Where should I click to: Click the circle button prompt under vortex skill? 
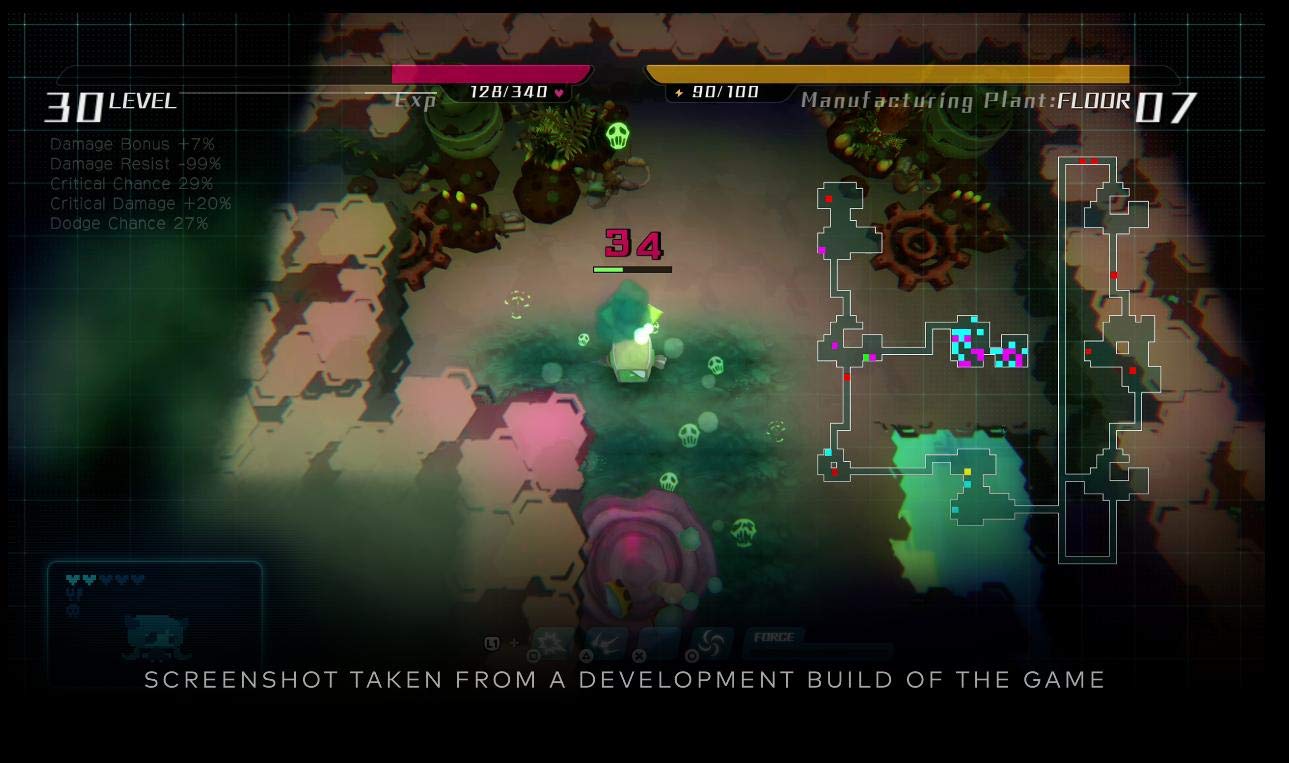(692, 655)
